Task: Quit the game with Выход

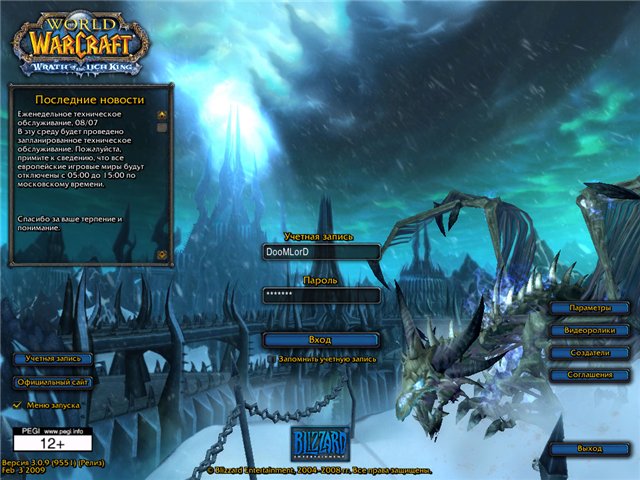Action: point(589,449)
